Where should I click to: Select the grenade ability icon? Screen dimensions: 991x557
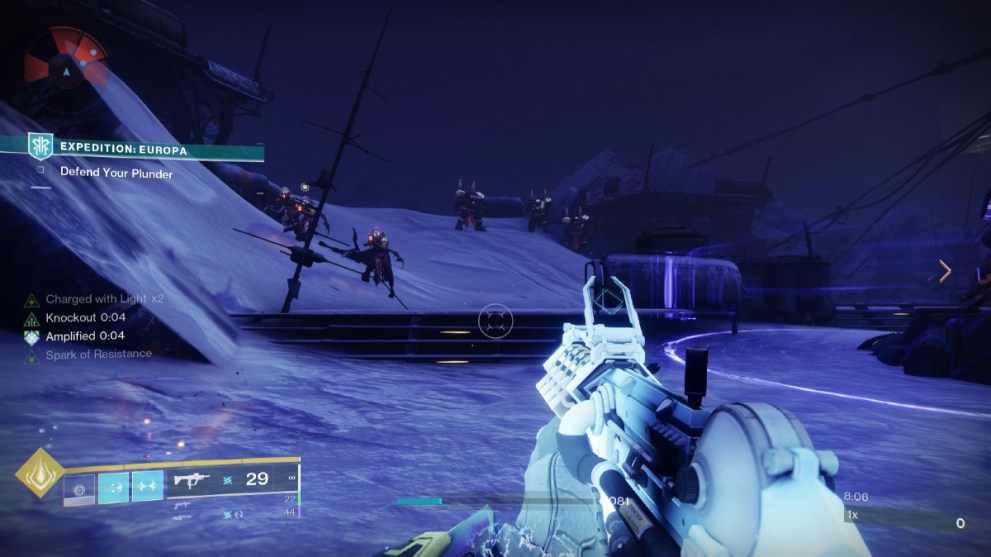(80, 487)
